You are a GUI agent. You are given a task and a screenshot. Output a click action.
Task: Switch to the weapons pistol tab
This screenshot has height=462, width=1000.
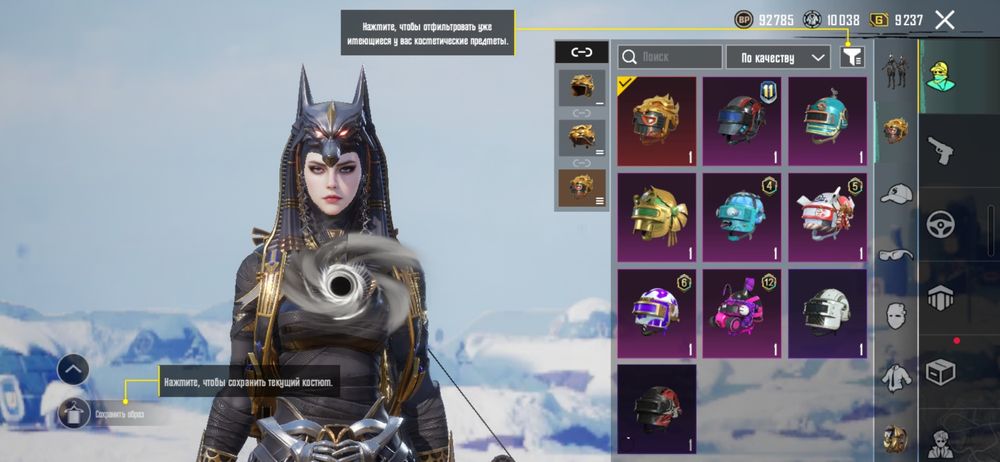click(x=940, y=150)
